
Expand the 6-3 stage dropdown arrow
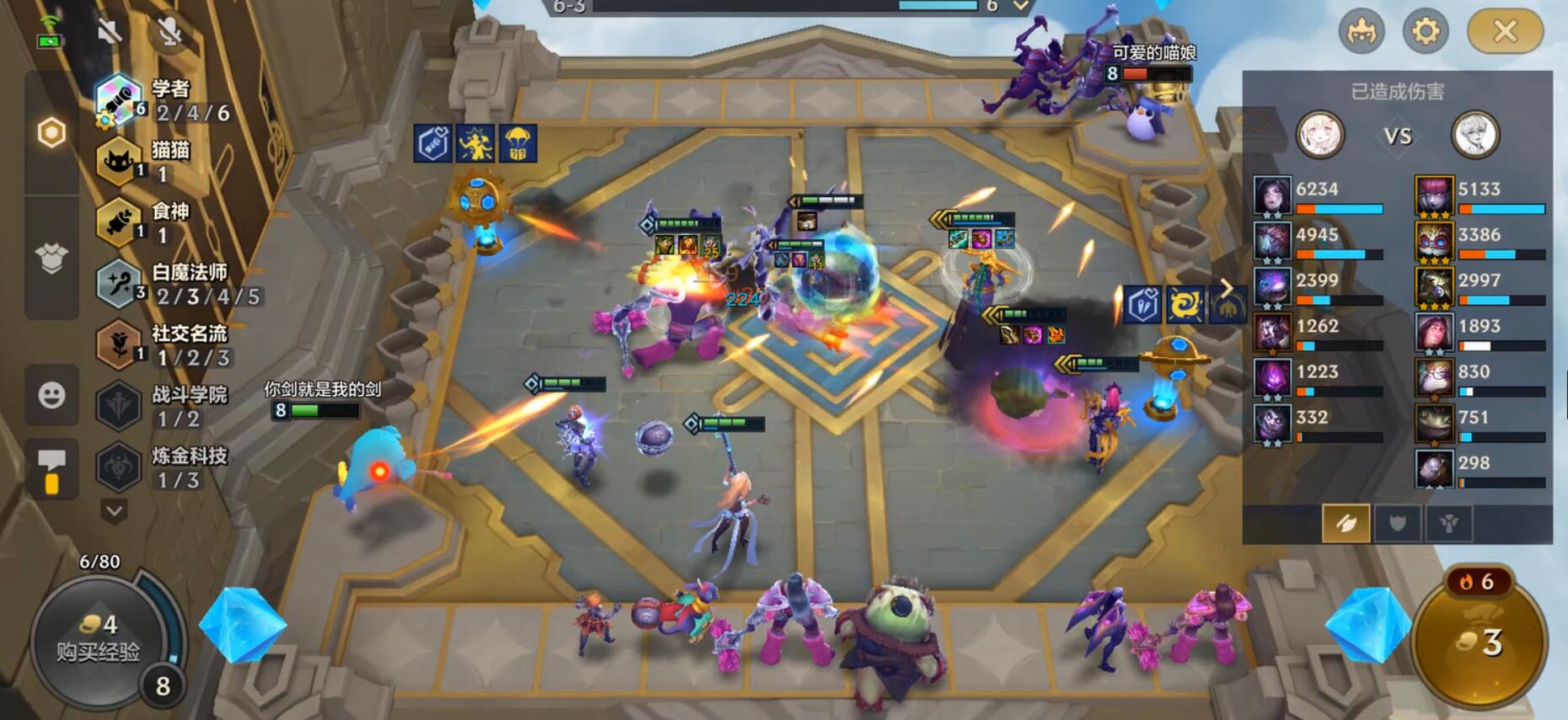(1021, 7)
